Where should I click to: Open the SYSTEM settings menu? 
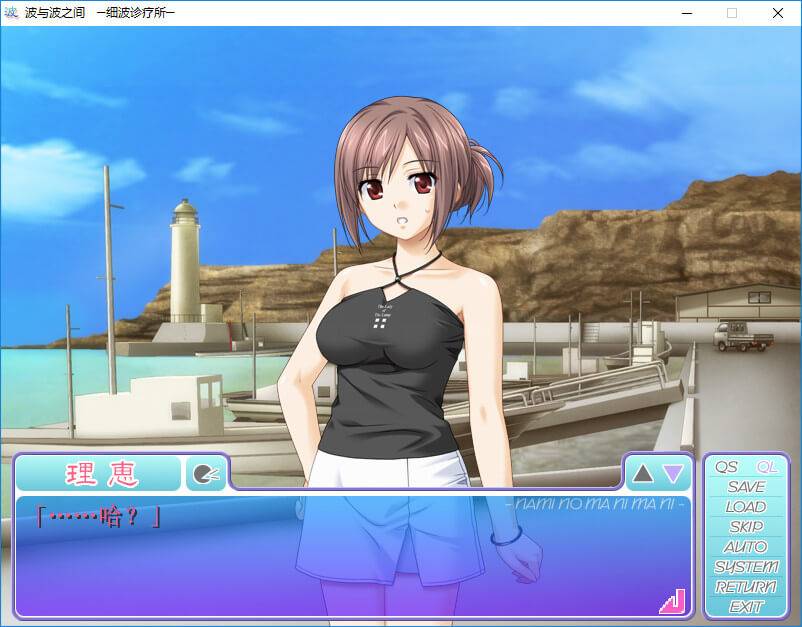pyautogui.click(x=746, y=567)
